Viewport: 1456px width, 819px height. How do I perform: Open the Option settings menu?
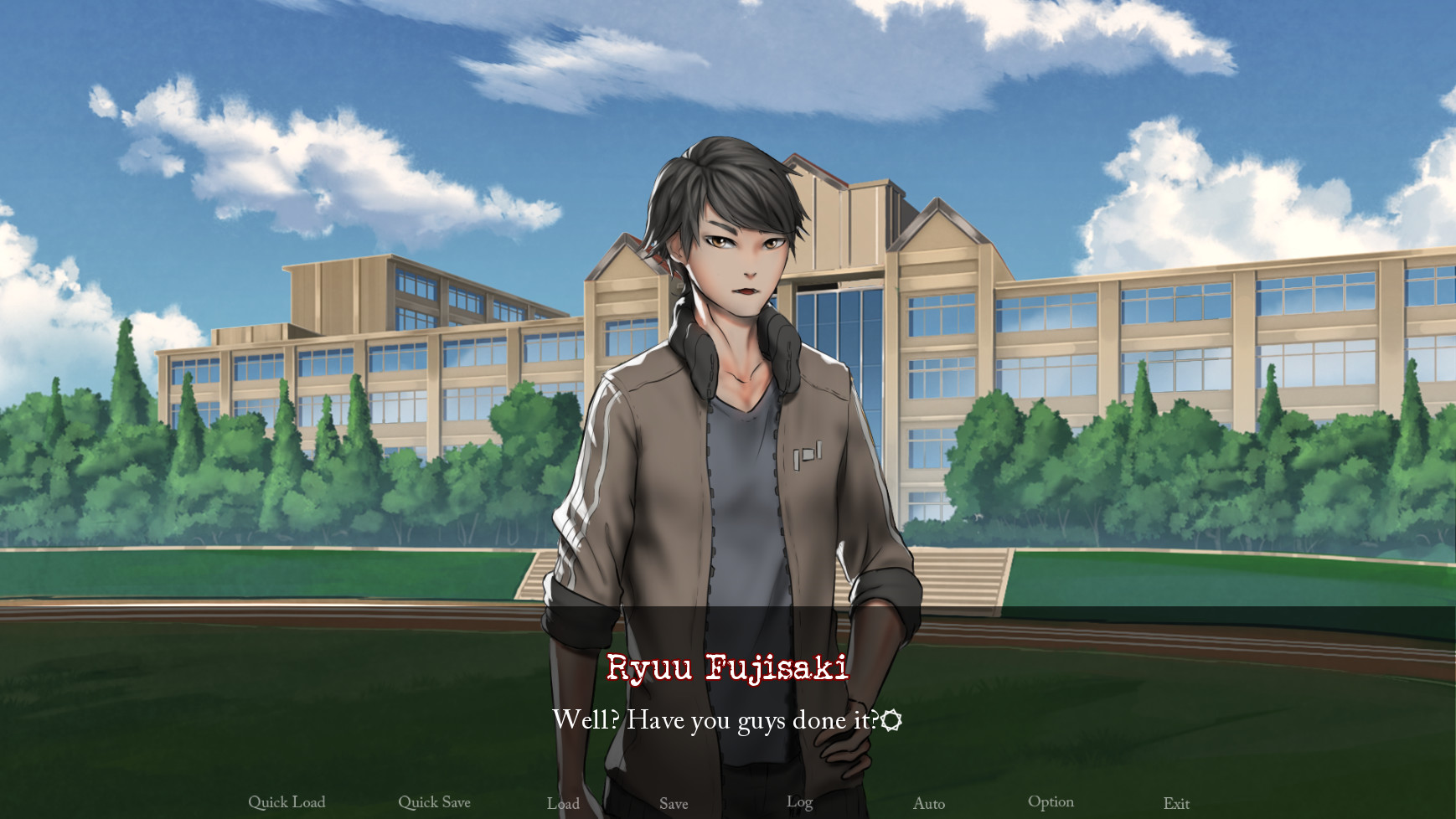click(1051, 801)
